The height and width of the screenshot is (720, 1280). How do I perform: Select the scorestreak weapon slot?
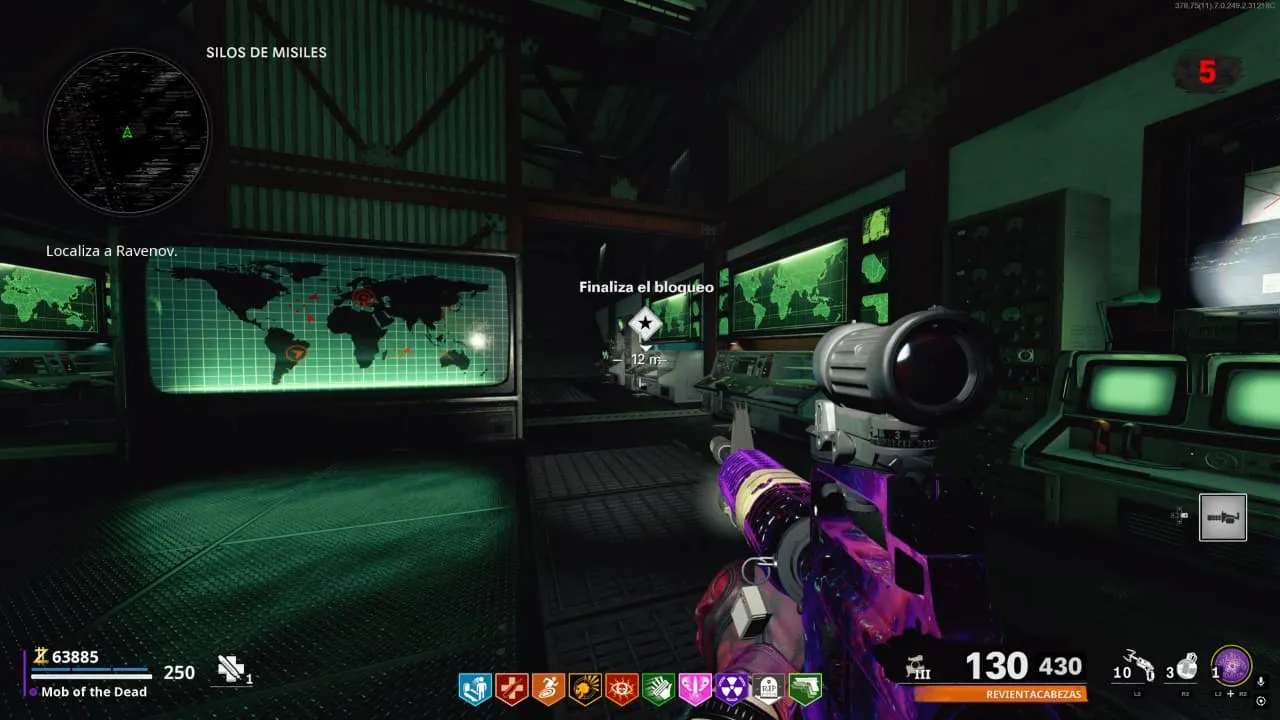(1222, 517)
